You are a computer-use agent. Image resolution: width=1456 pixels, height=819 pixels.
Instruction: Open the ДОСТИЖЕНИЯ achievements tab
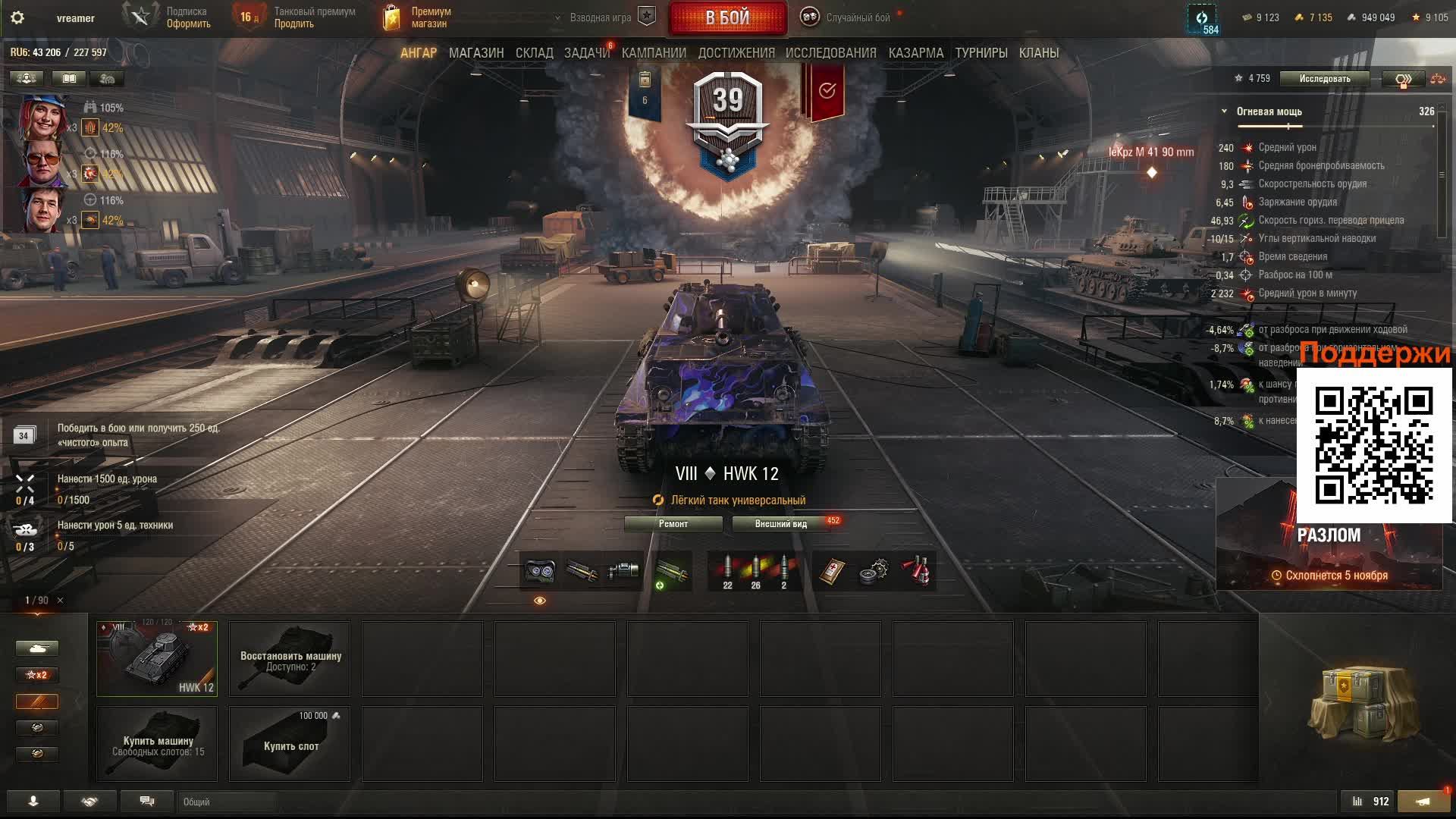pos(736,53)
